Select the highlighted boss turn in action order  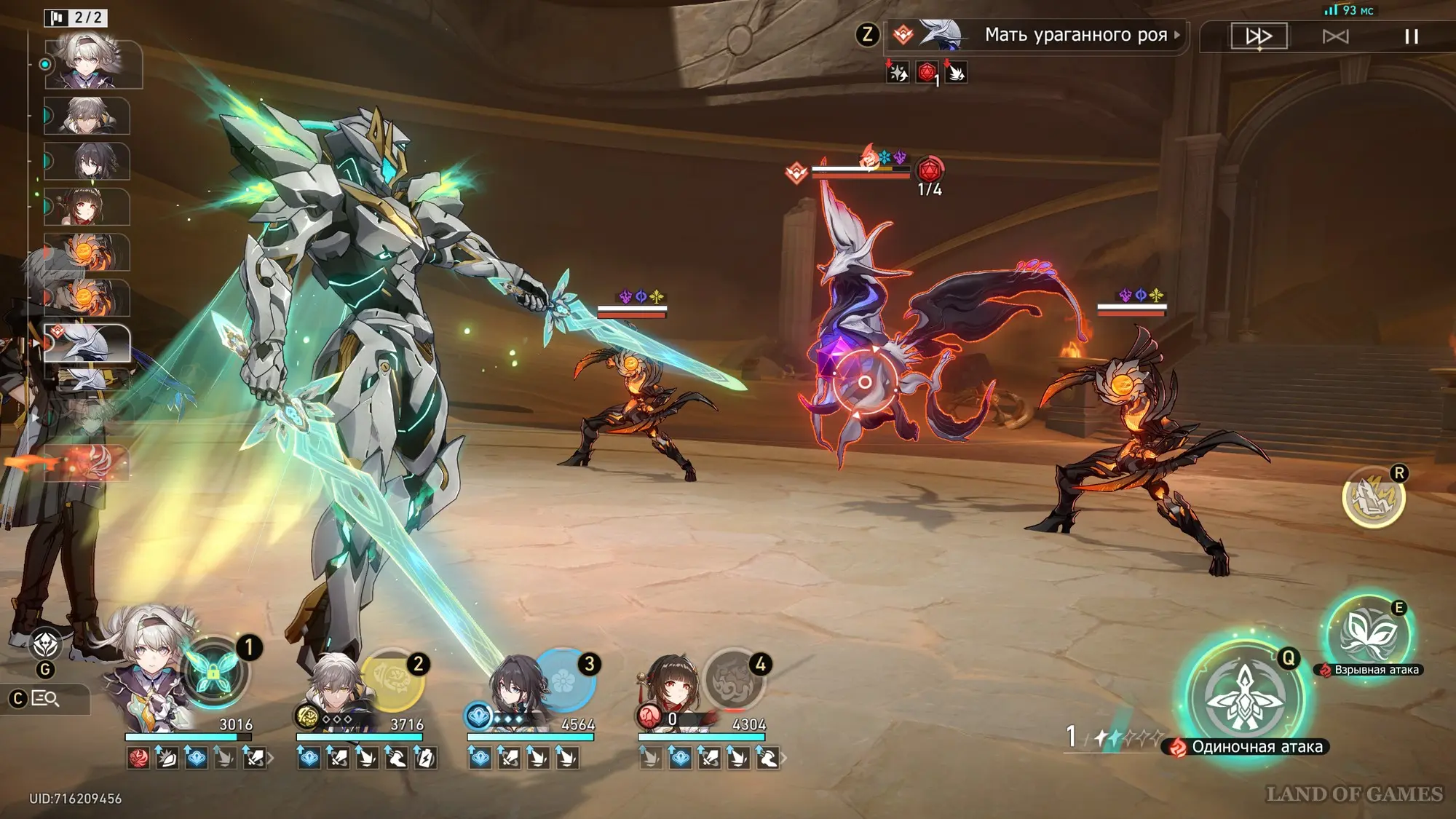[x=87, y=343]
